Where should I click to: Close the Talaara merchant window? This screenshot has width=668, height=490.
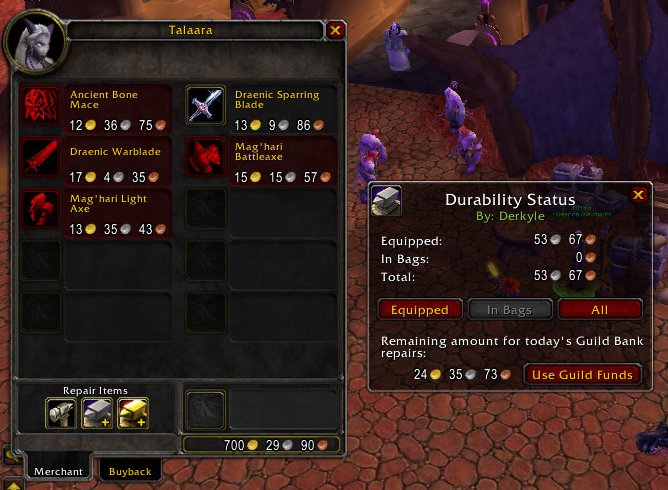tap(335, 30)
